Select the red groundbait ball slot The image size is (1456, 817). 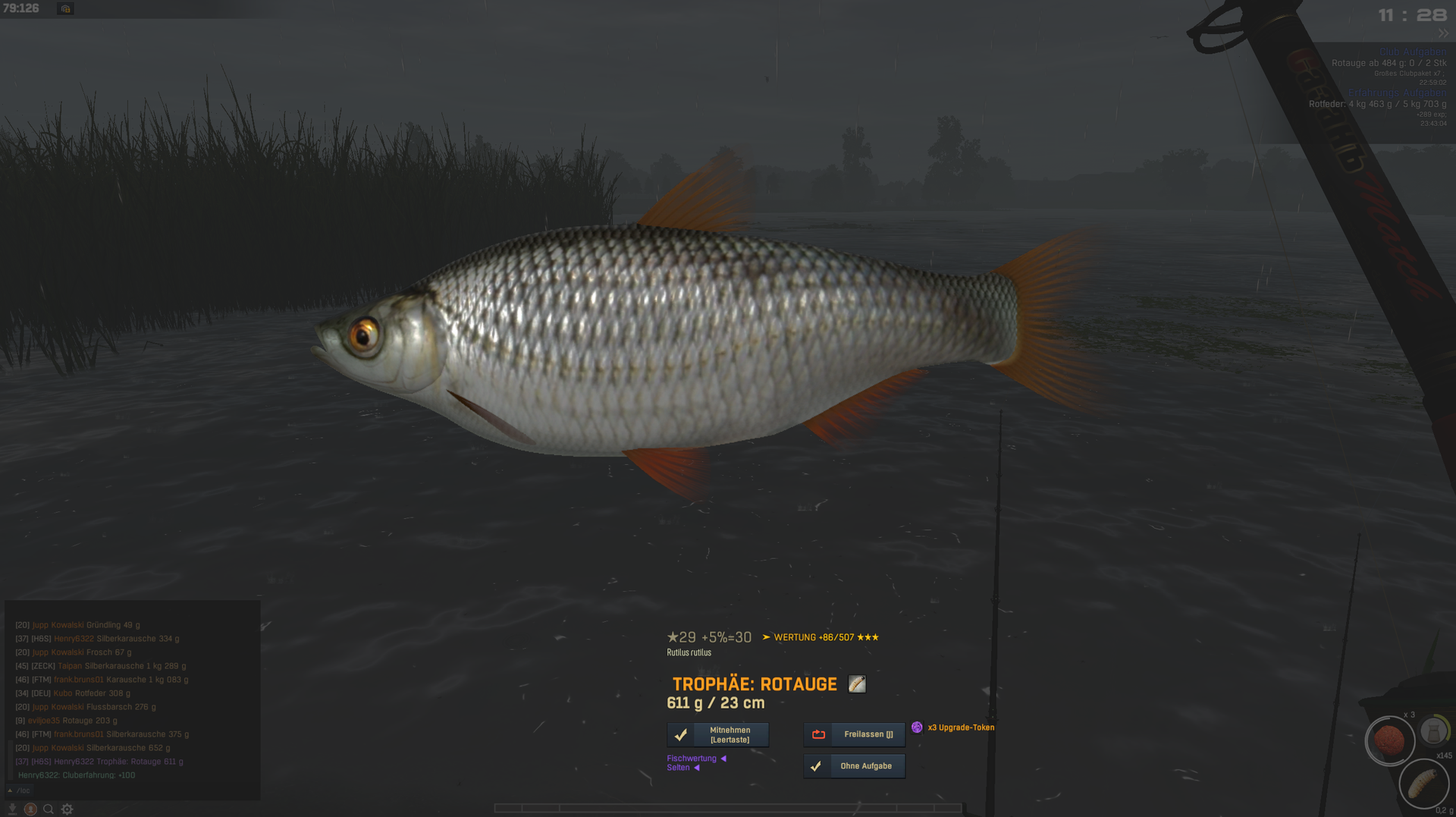click(1389, 740)
